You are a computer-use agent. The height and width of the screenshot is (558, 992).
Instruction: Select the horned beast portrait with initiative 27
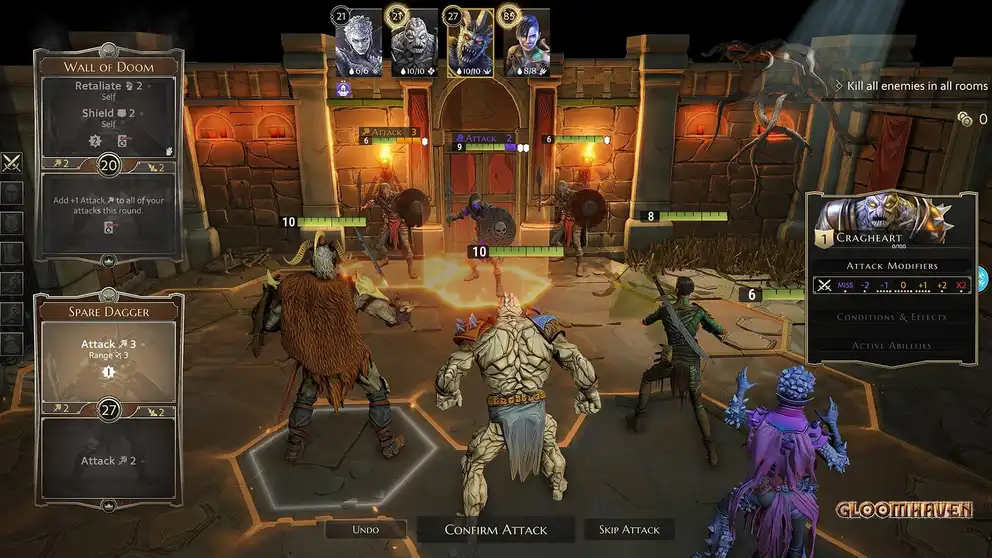coord(469,43)
